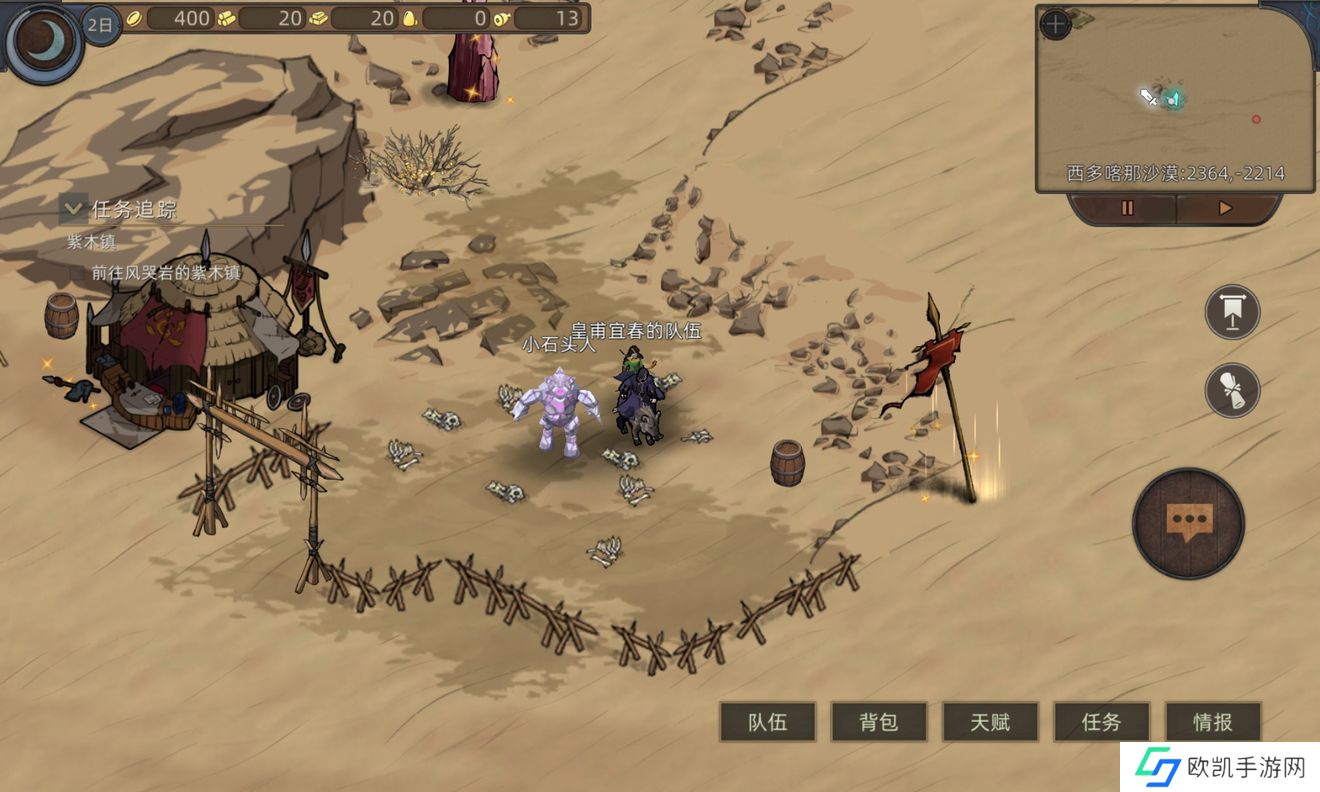Click the round scroll icon button

[1232, 390]
